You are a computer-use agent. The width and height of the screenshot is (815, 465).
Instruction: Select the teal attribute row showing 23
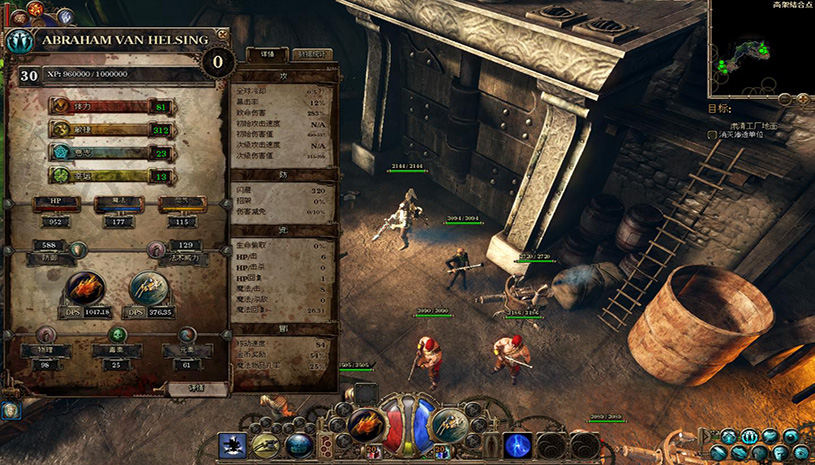(110, 152)
